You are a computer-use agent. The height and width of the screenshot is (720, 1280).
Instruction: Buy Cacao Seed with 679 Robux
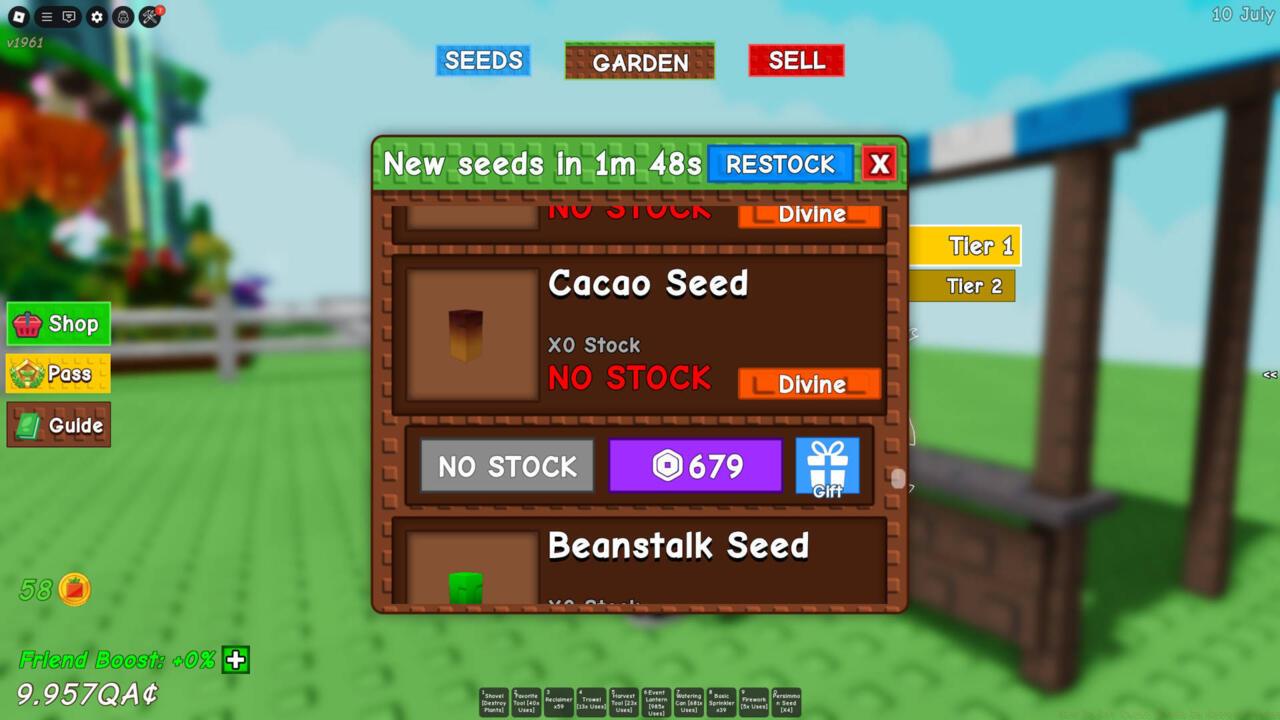[695, 465]
